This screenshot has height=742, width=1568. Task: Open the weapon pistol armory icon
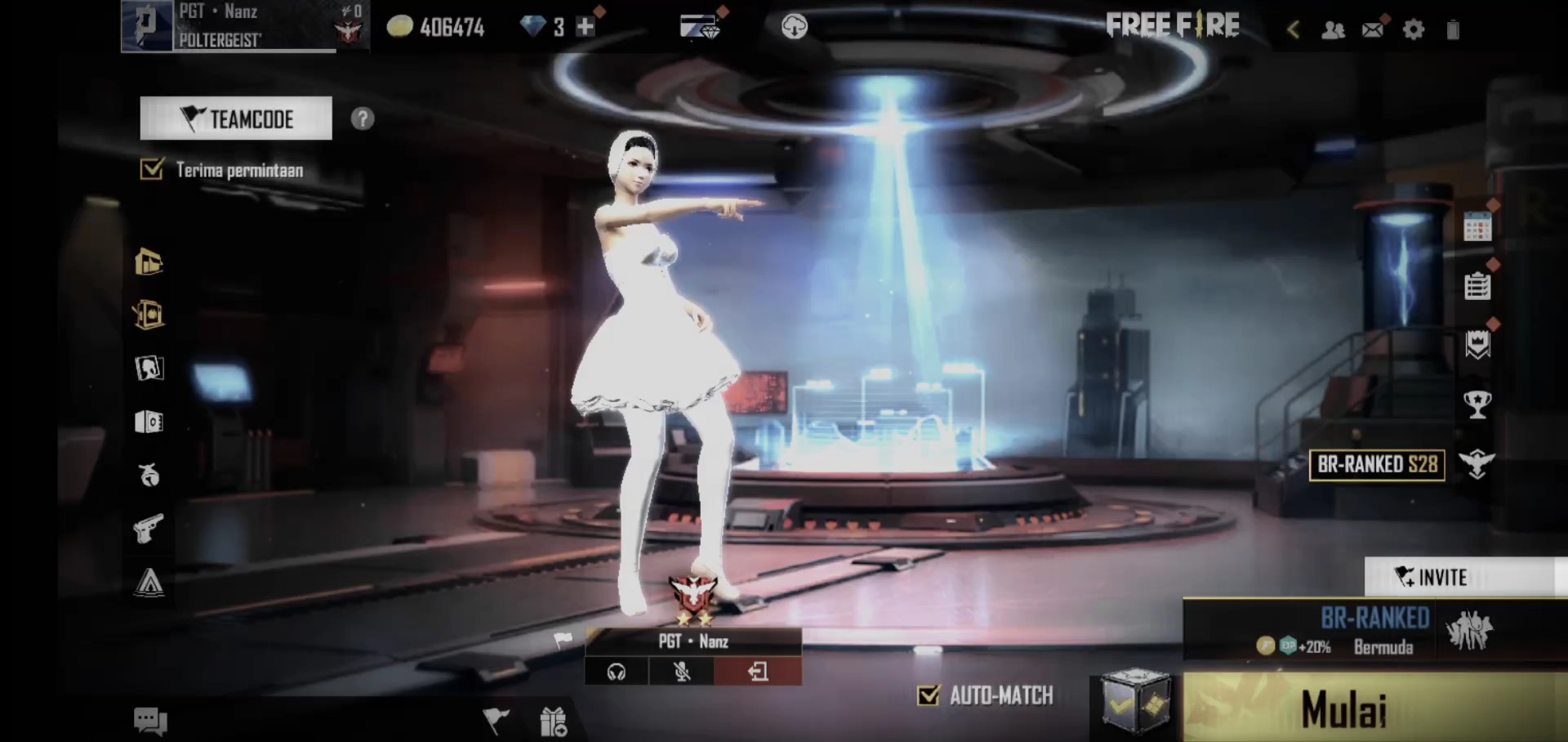[x=149, y=529]
